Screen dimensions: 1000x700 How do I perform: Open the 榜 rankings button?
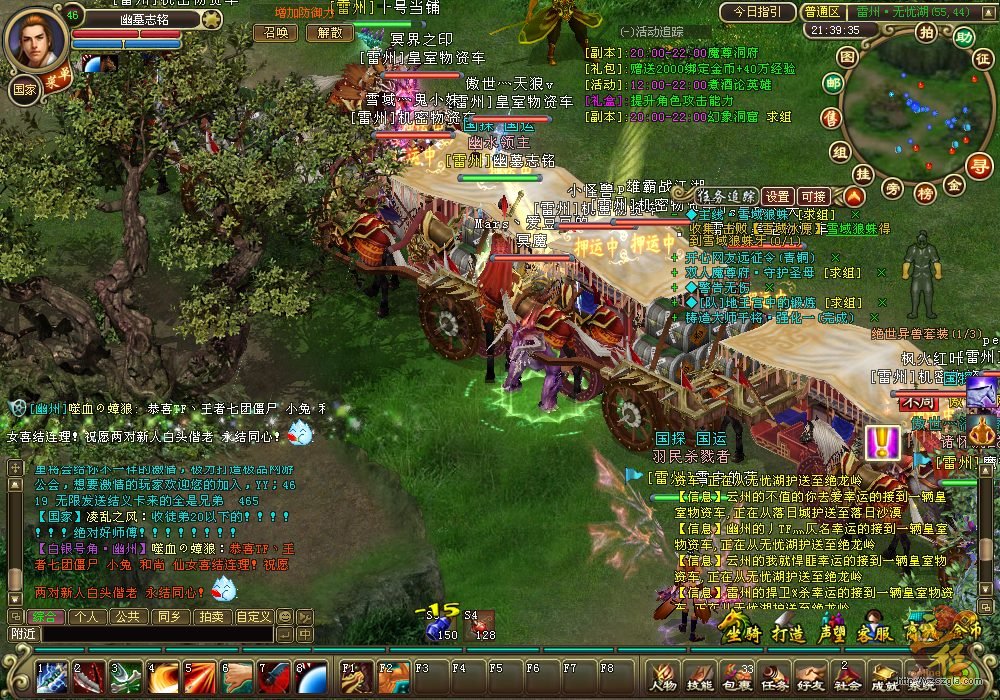pyautogui.click(x=924, y=191)
